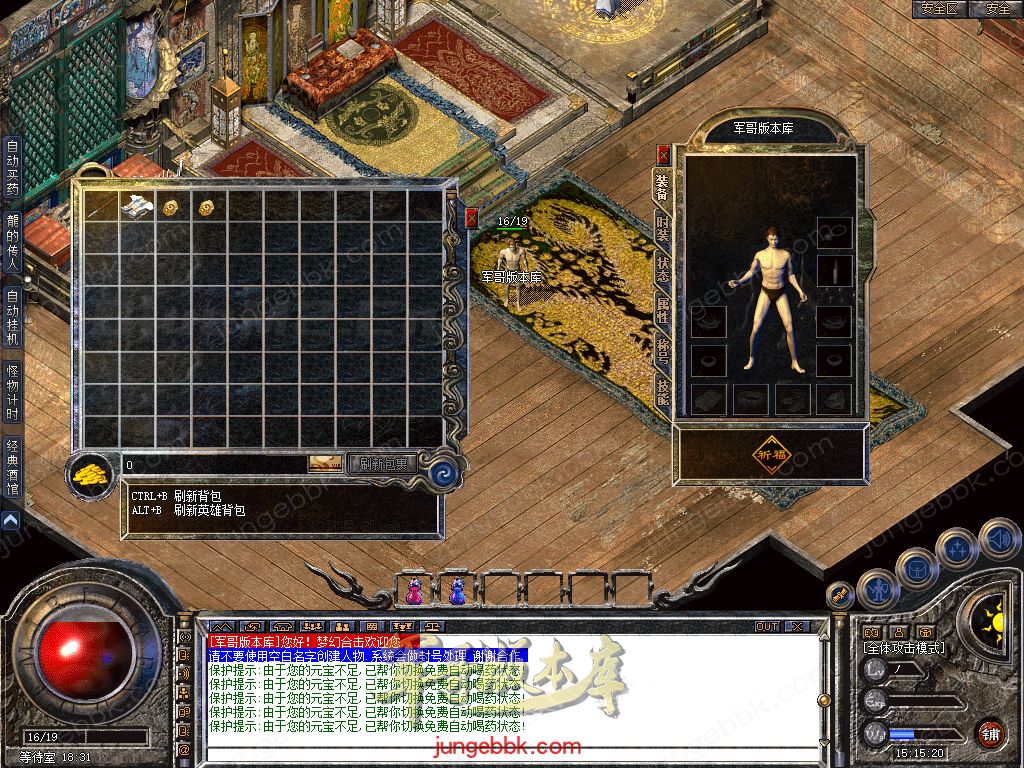Close the character equipment panel

(x=663, y=154)
